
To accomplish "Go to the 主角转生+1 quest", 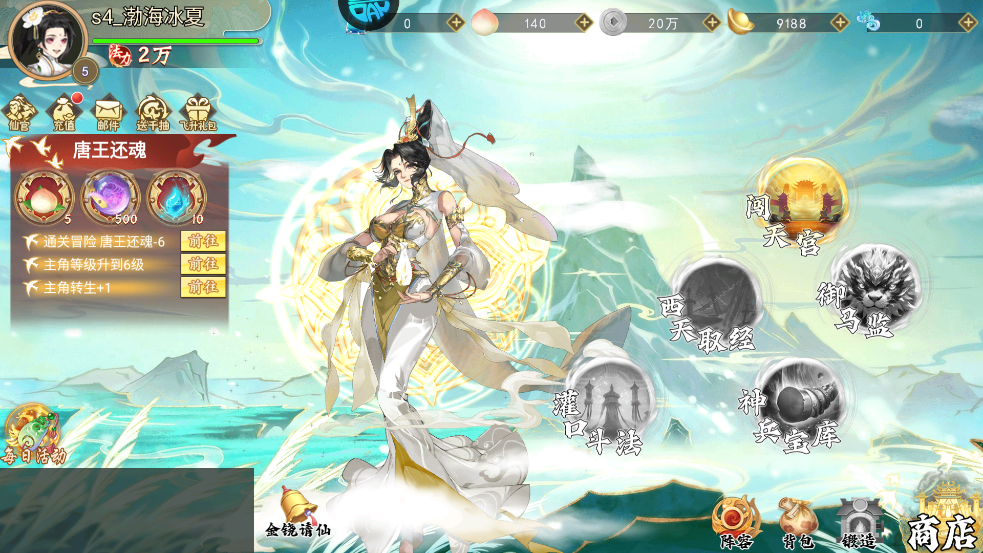I will [203, 287].
